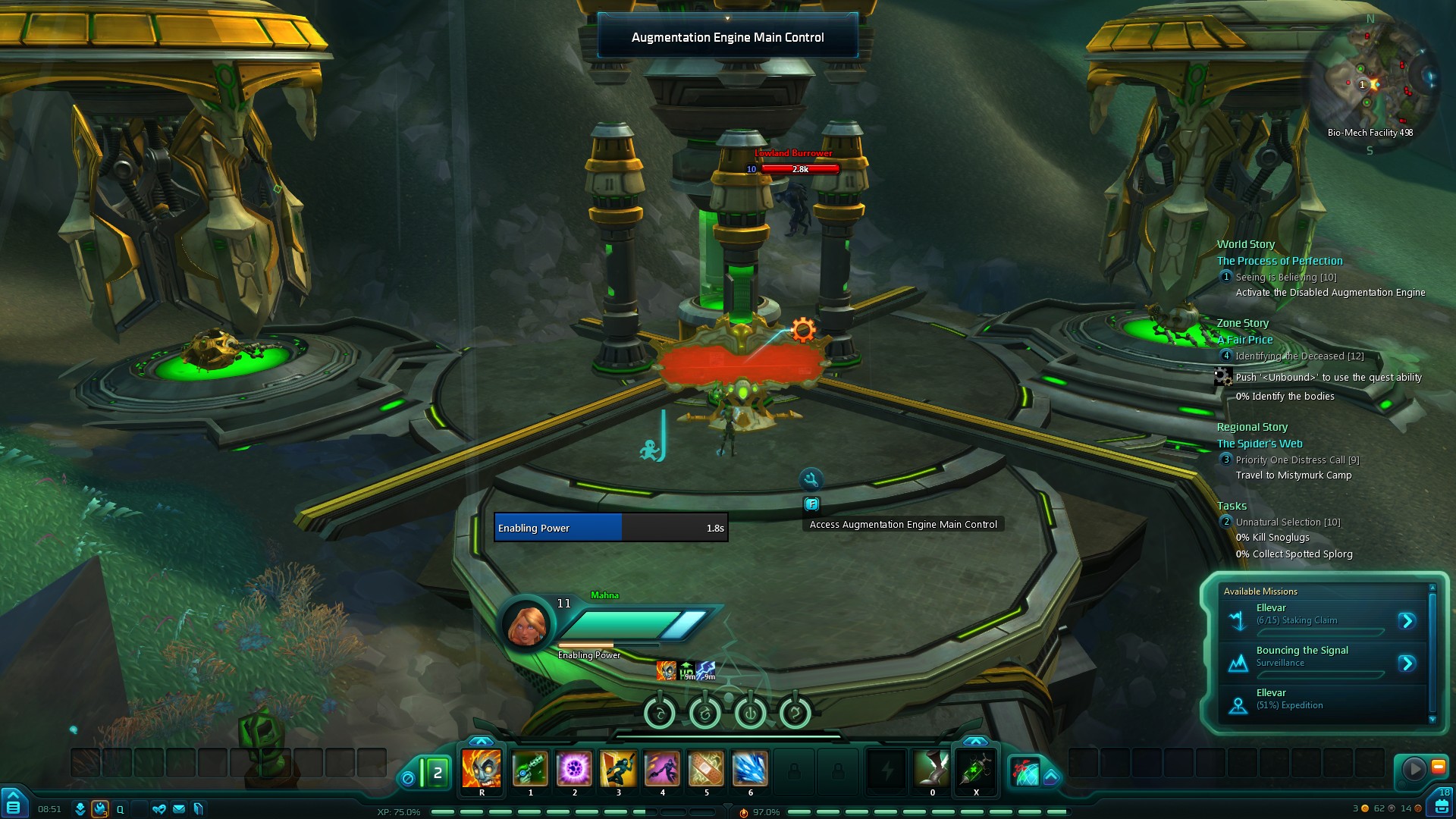Activate the winged boot mount slot

[x=932, y=770]
